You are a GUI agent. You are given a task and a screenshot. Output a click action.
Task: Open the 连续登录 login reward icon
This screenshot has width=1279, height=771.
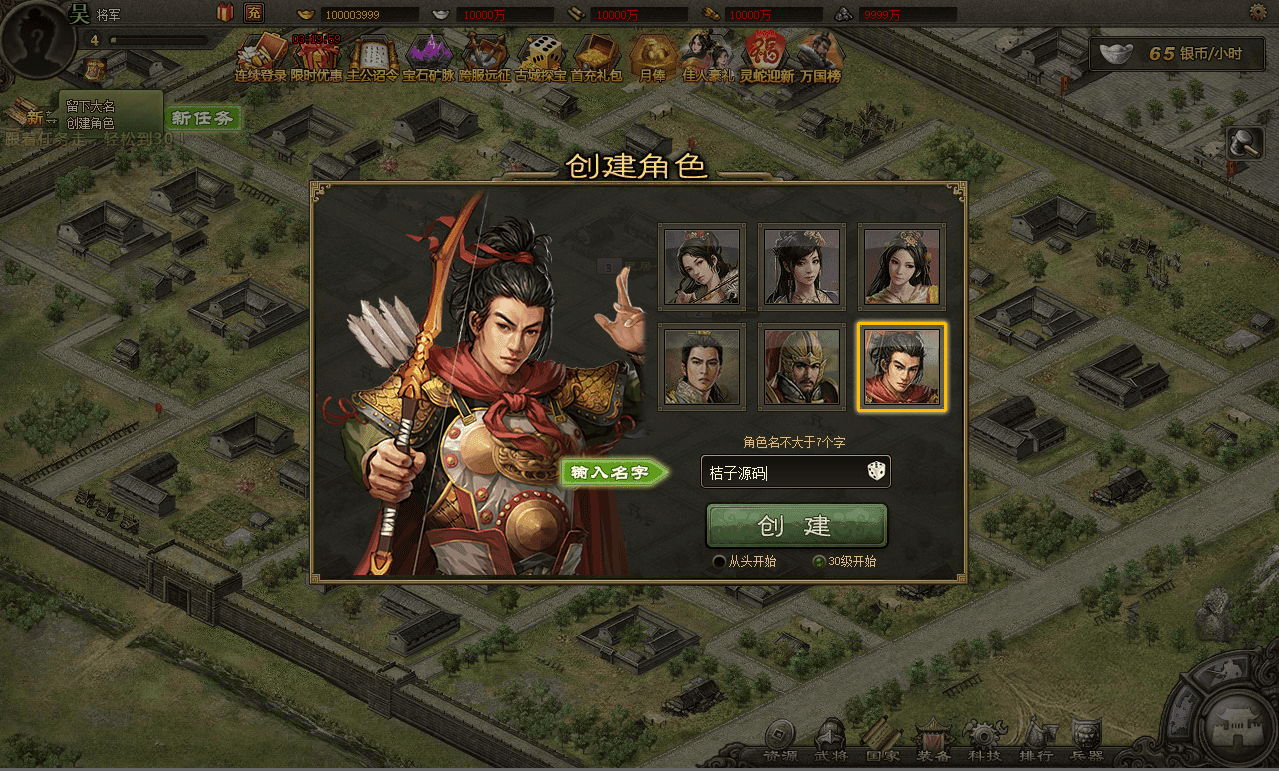tap(260, 57)
